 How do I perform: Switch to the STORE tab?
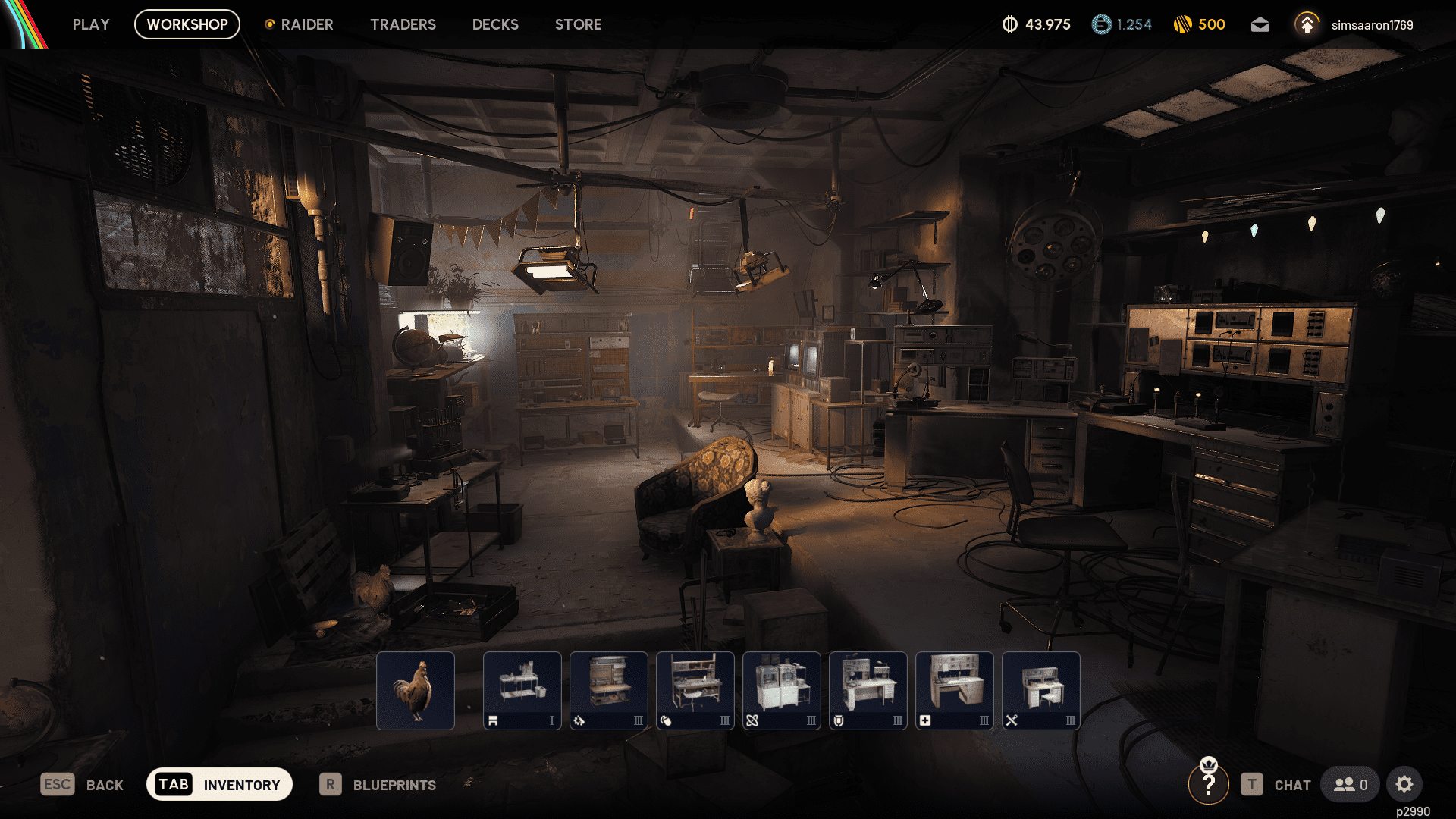click(578, 24)
